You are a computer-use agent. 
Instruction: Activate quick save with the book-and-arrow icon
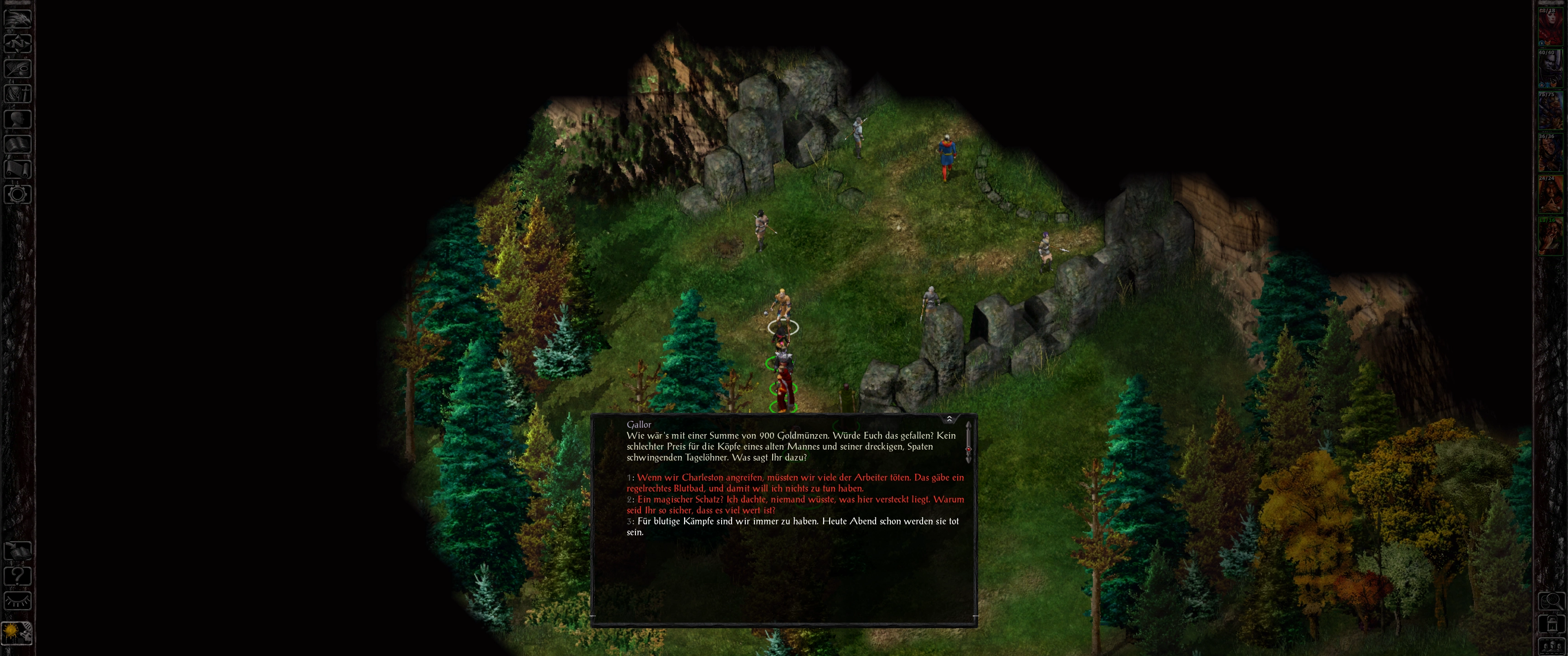18,551
